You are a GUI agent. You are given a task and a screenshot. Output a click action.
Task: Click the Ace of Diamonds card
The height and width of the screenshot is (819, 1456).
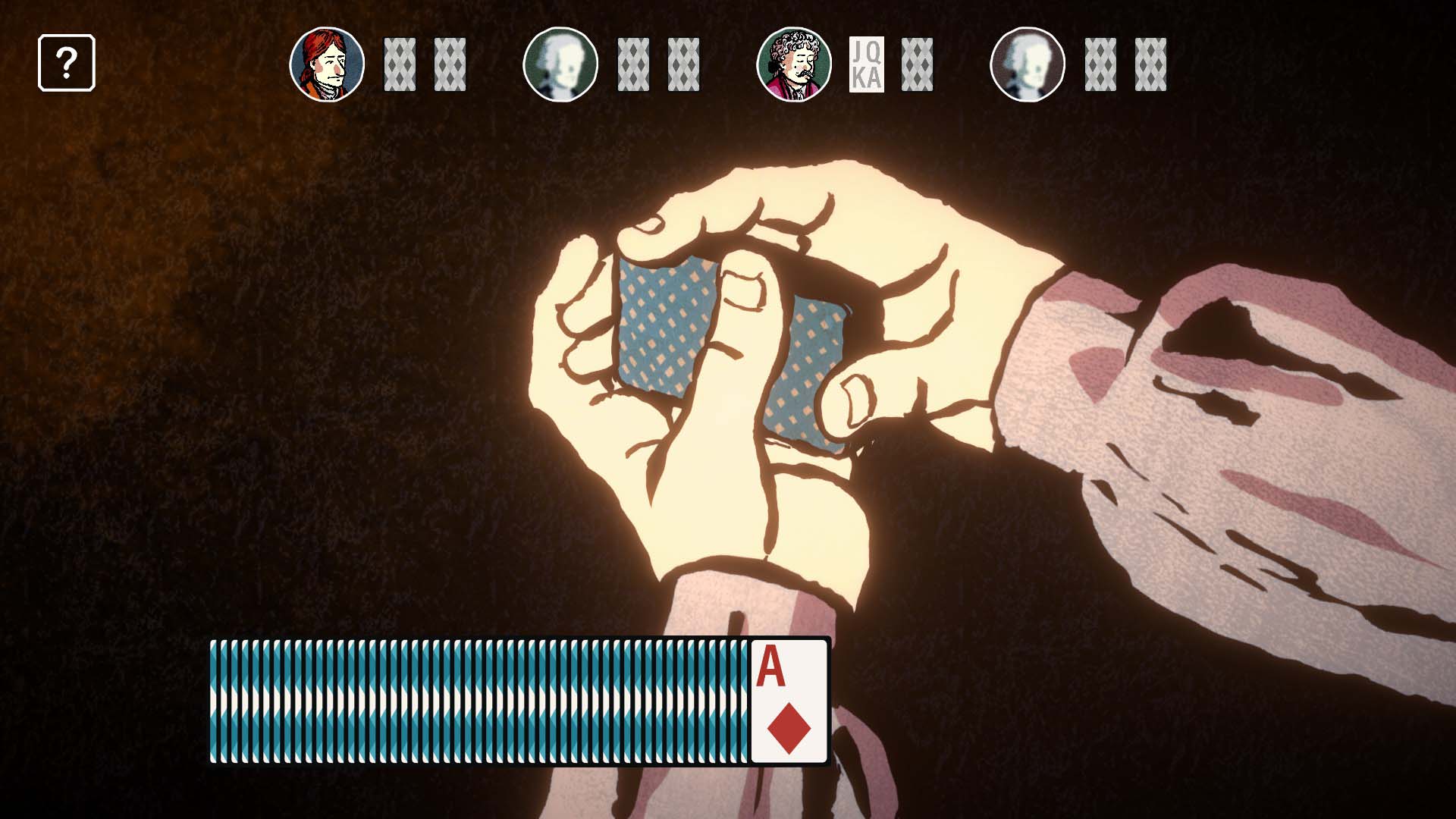point(789,701)
